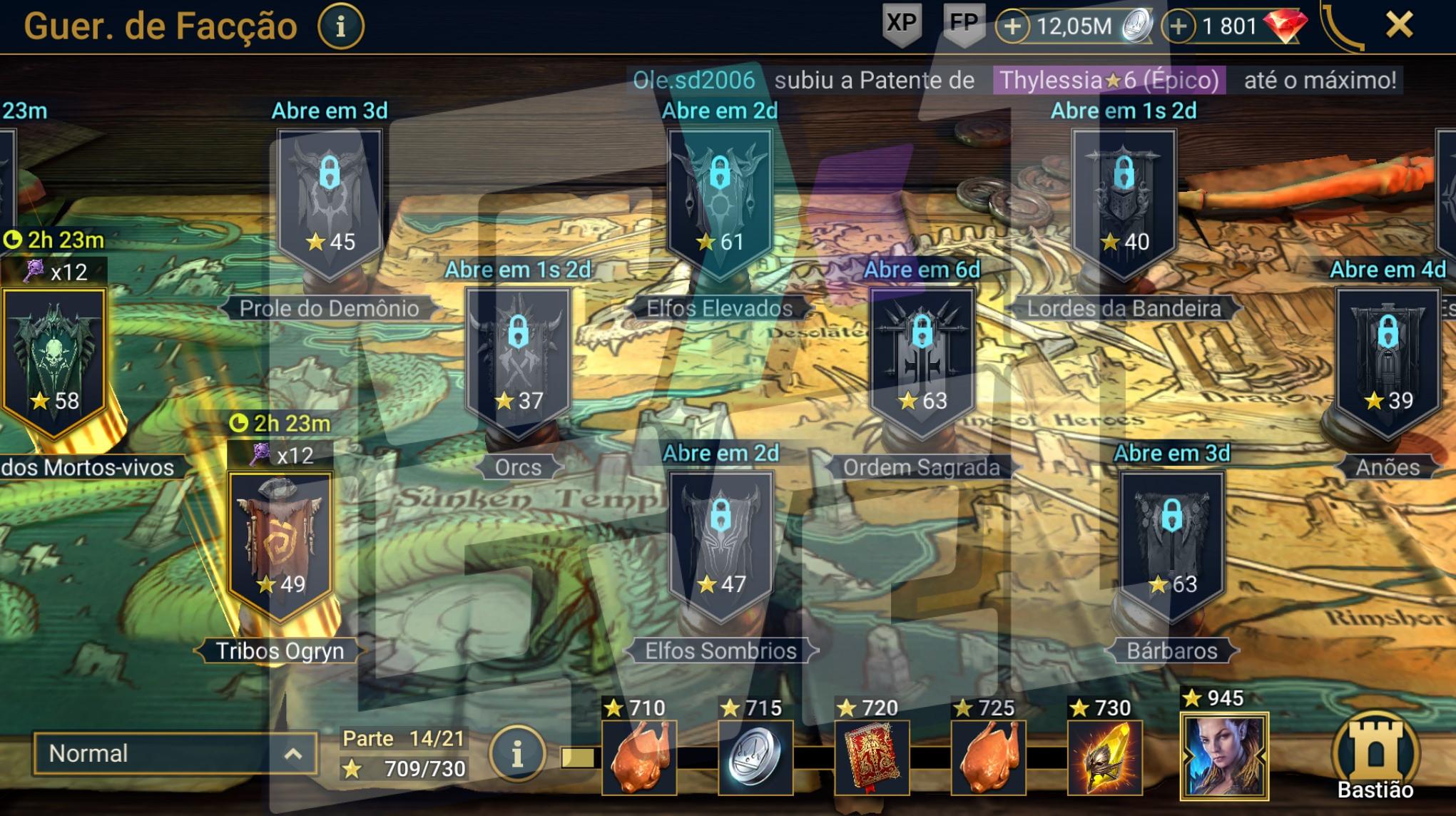Screen dimensions: 1456x816
Task: Open the Normal difficulty dropdown
Action: coord(175,754)
